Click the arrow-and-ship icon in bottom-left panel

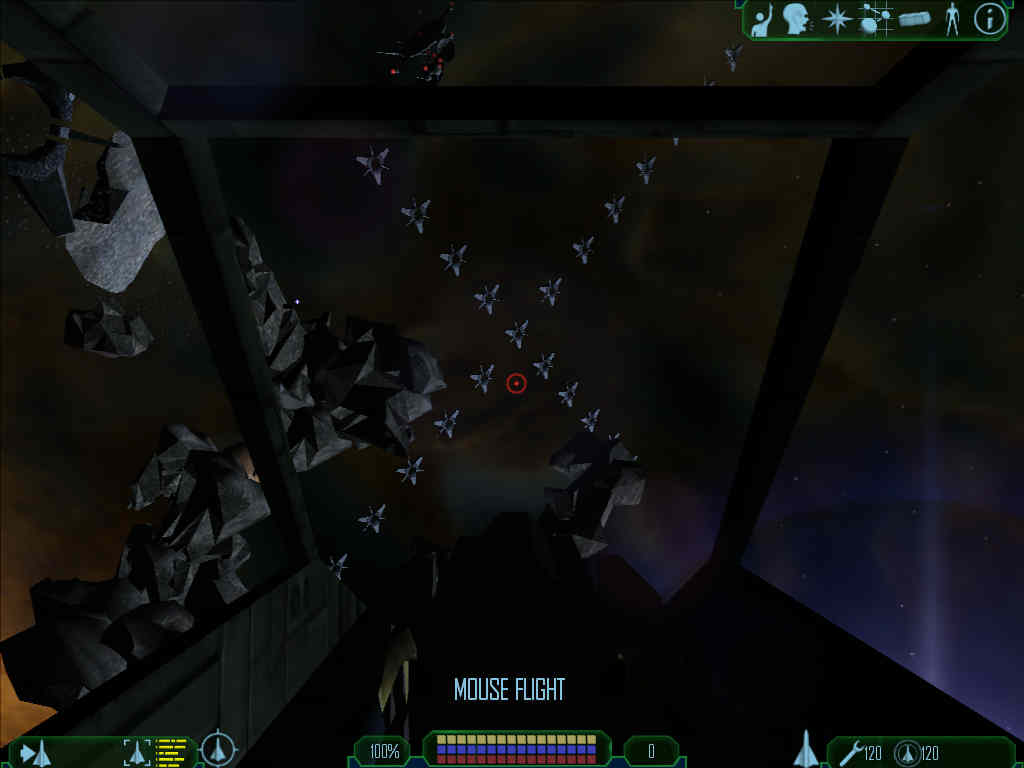[36, 752]
